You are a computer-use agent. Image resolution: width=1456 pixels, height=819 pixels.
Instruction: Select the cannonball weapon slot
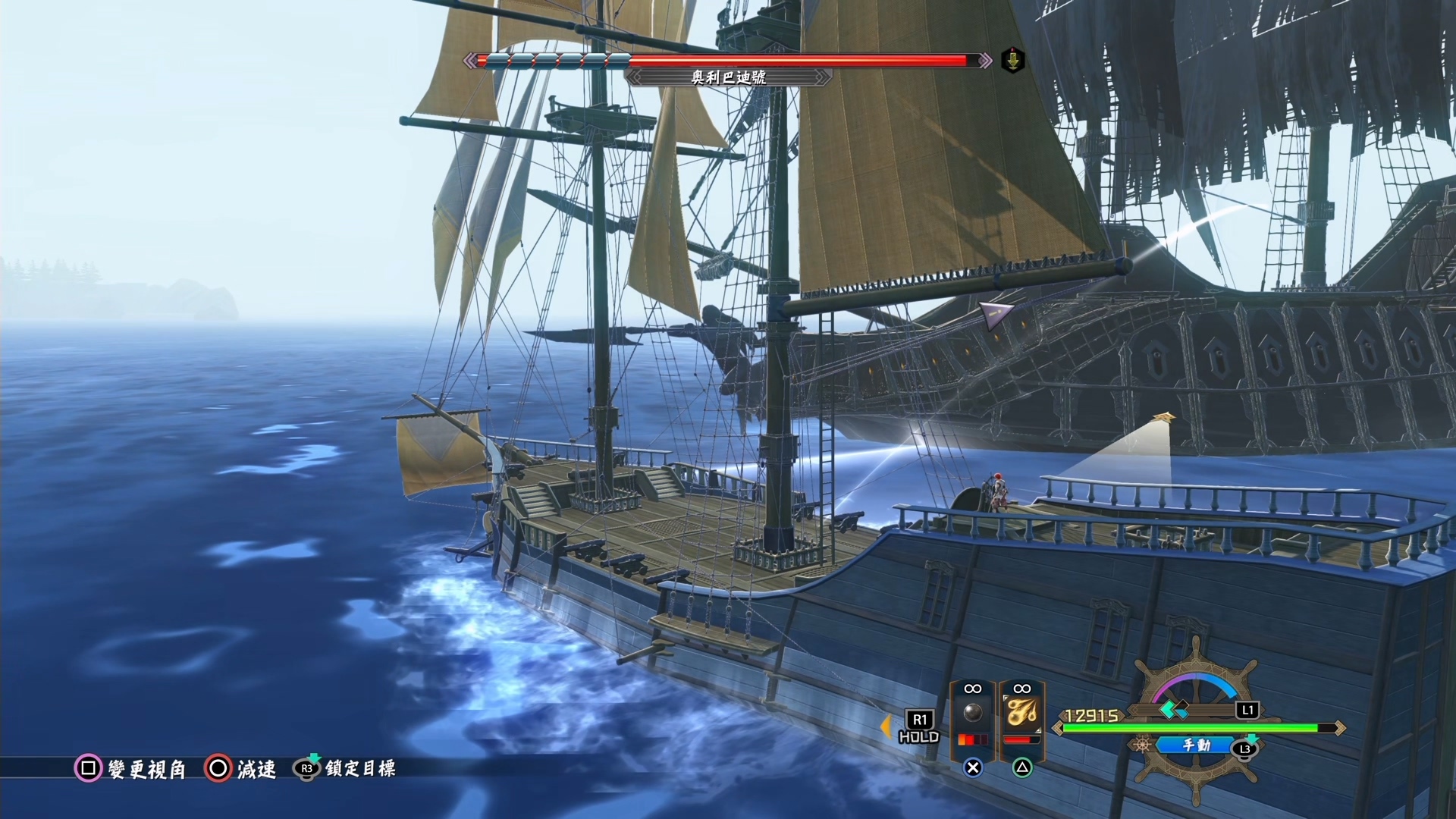pos(972,714)
